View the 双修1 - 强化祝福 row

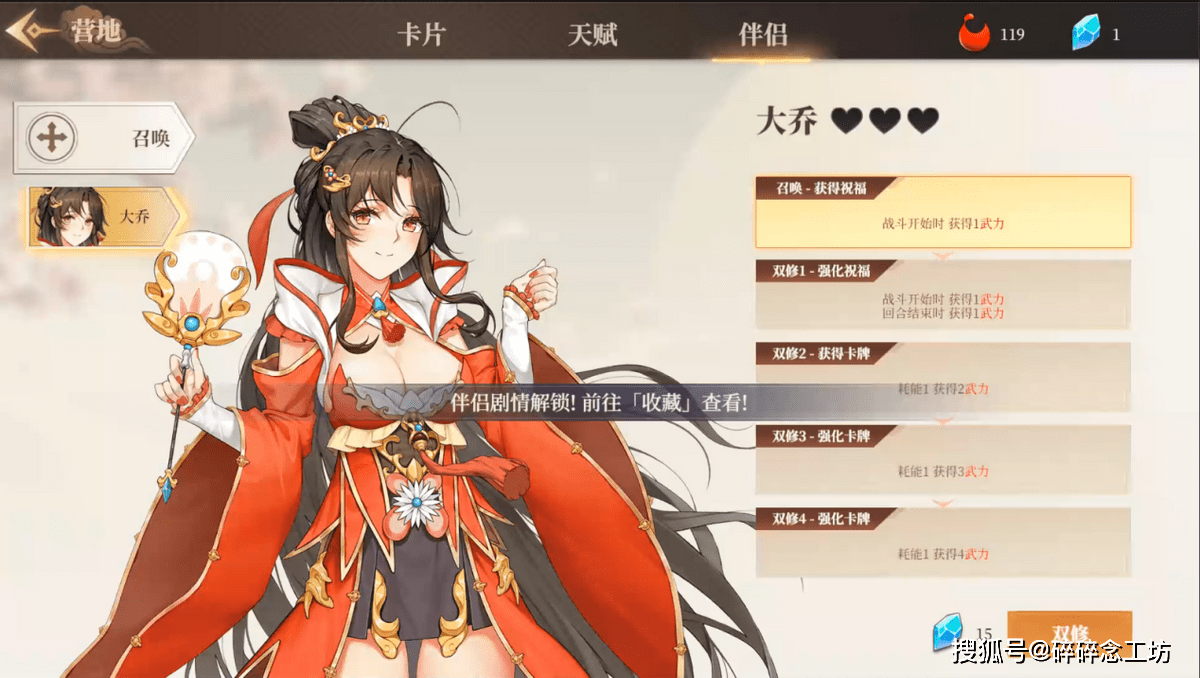943,295
